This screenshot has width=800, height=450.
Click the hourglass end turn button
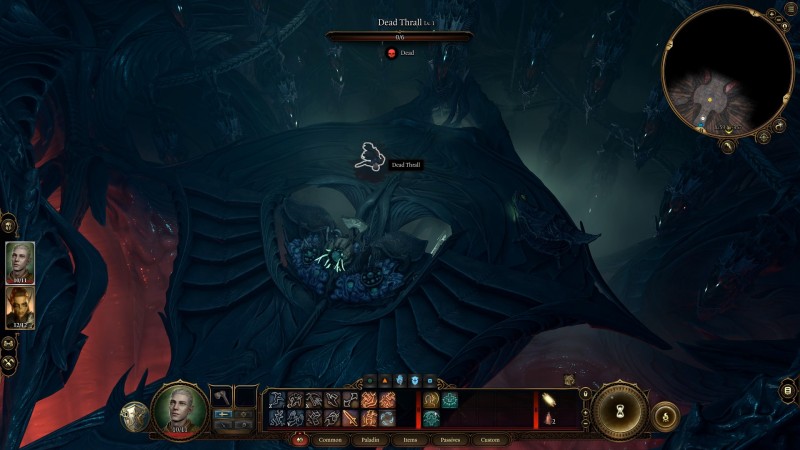point(620,410)
